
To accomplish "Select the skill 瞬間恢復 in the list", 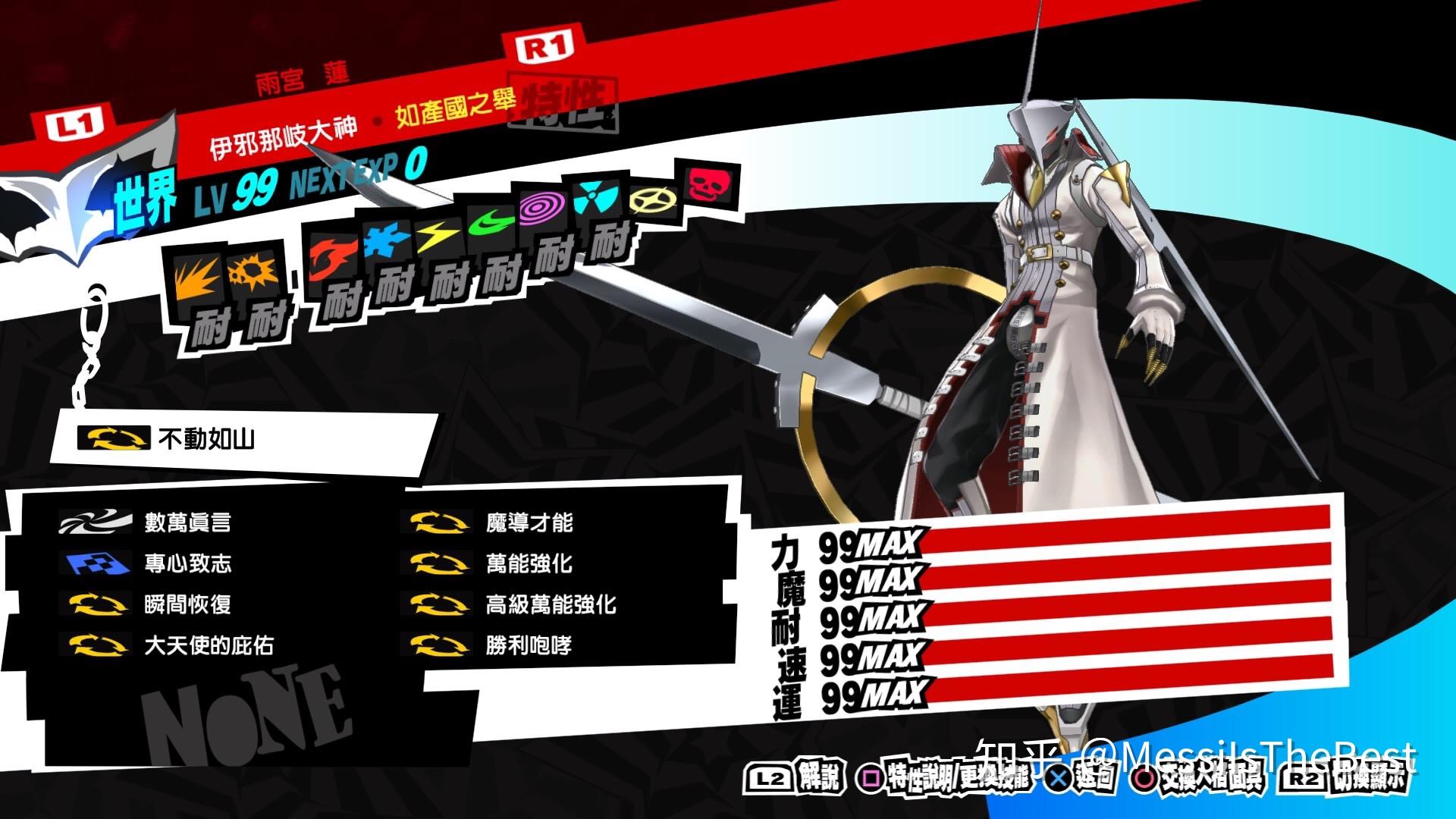I will coord(188,605).
